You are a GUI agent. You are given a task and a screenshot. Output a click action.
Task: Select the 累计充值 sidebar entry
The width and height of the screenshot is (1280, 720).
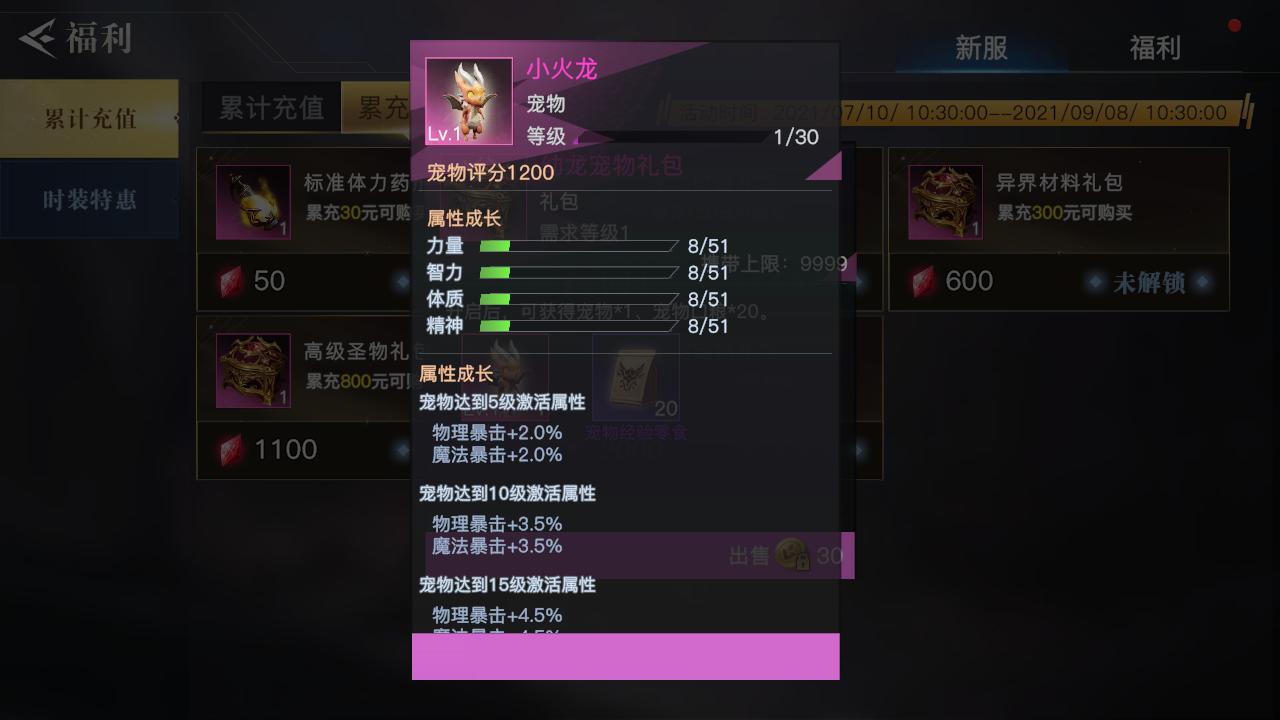pyautogui.click(x=88, y=116)
